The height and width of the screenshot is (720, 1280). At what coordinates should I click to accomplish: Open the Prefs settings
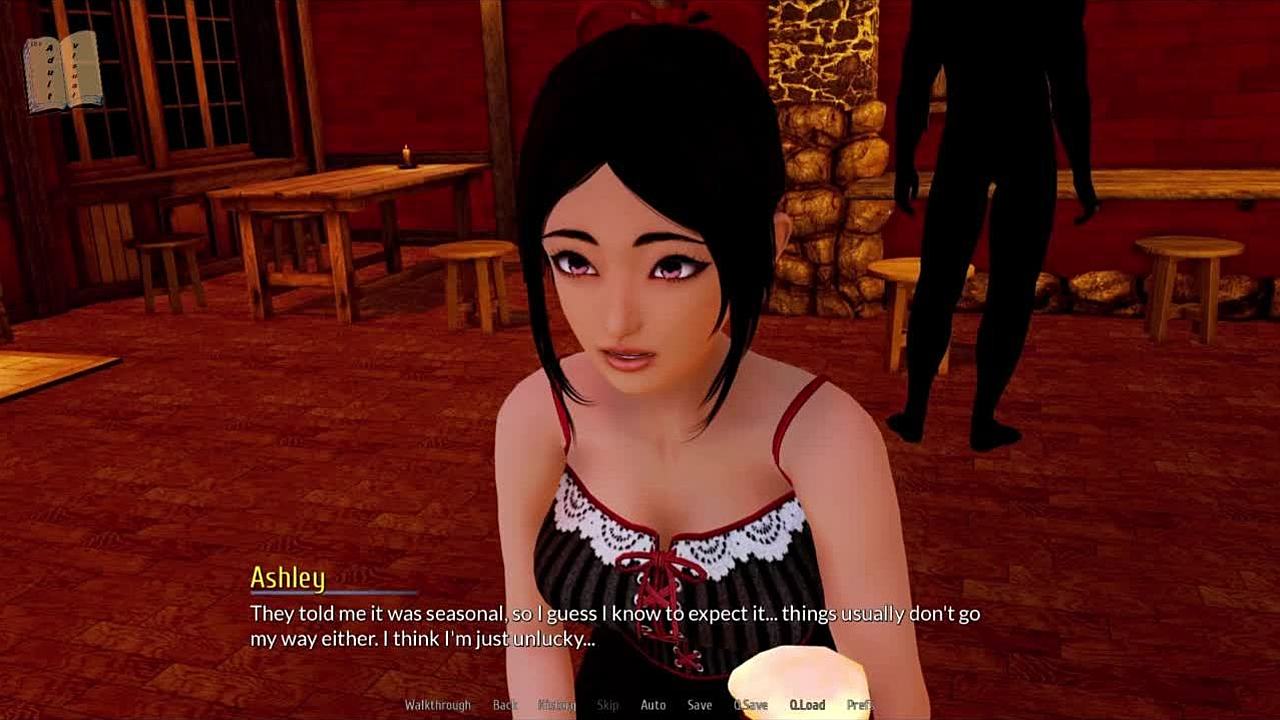click(x=860, y=705)
